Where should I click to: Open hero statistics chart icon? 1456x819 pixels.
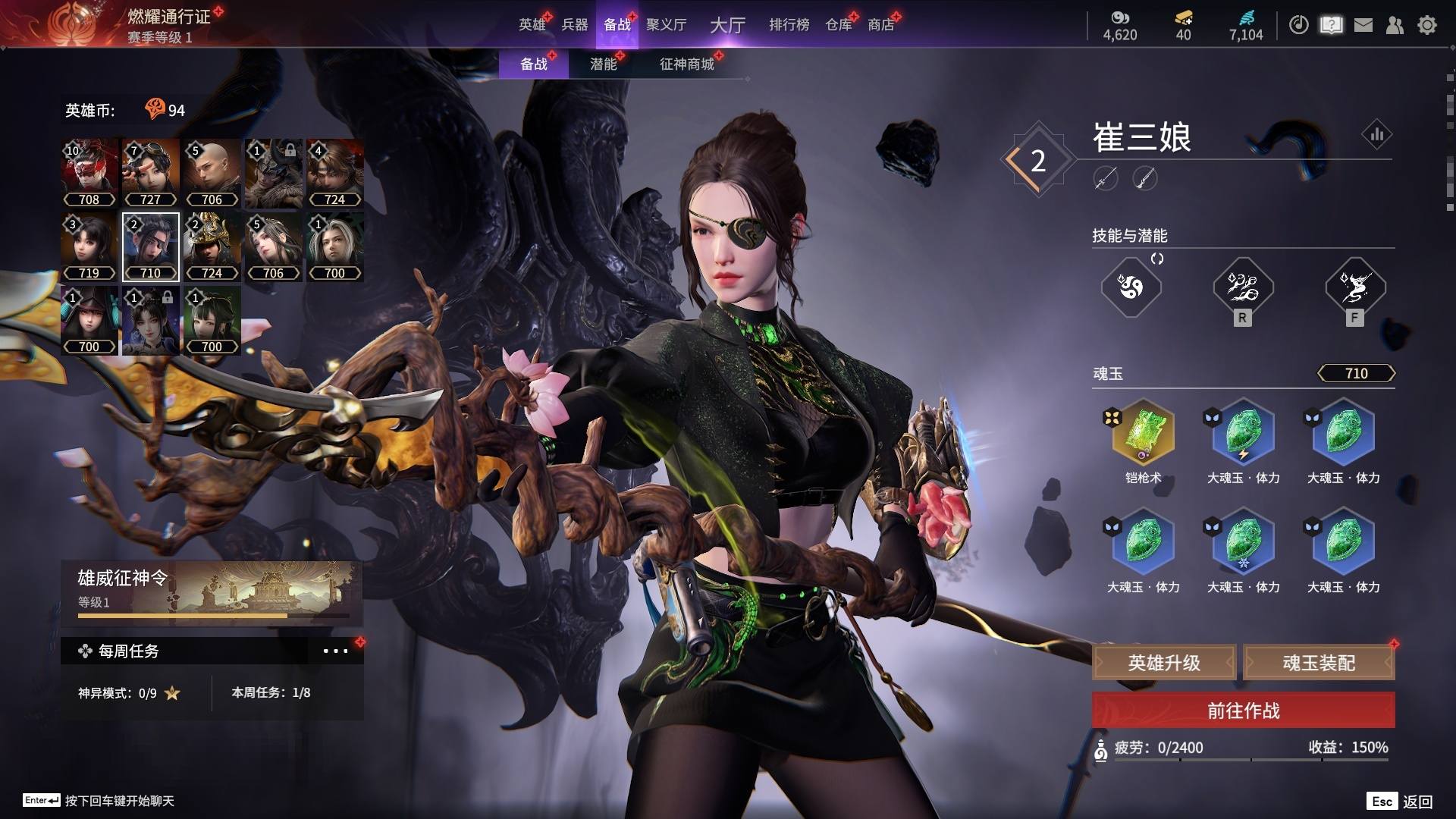[1376, 135]
